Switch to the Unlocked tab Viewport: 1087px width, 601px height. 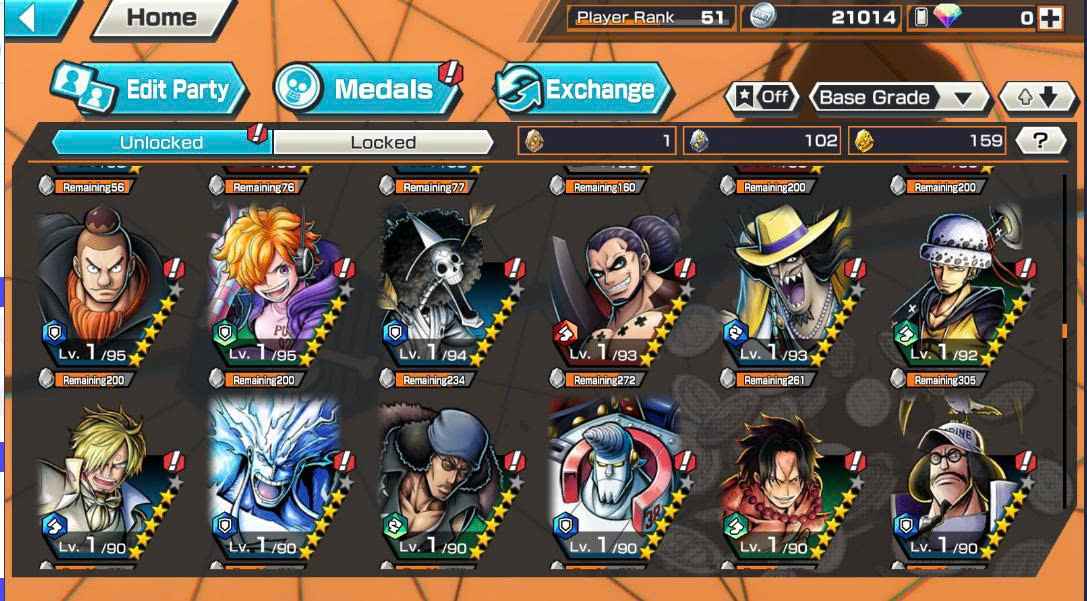pos(160,142)
